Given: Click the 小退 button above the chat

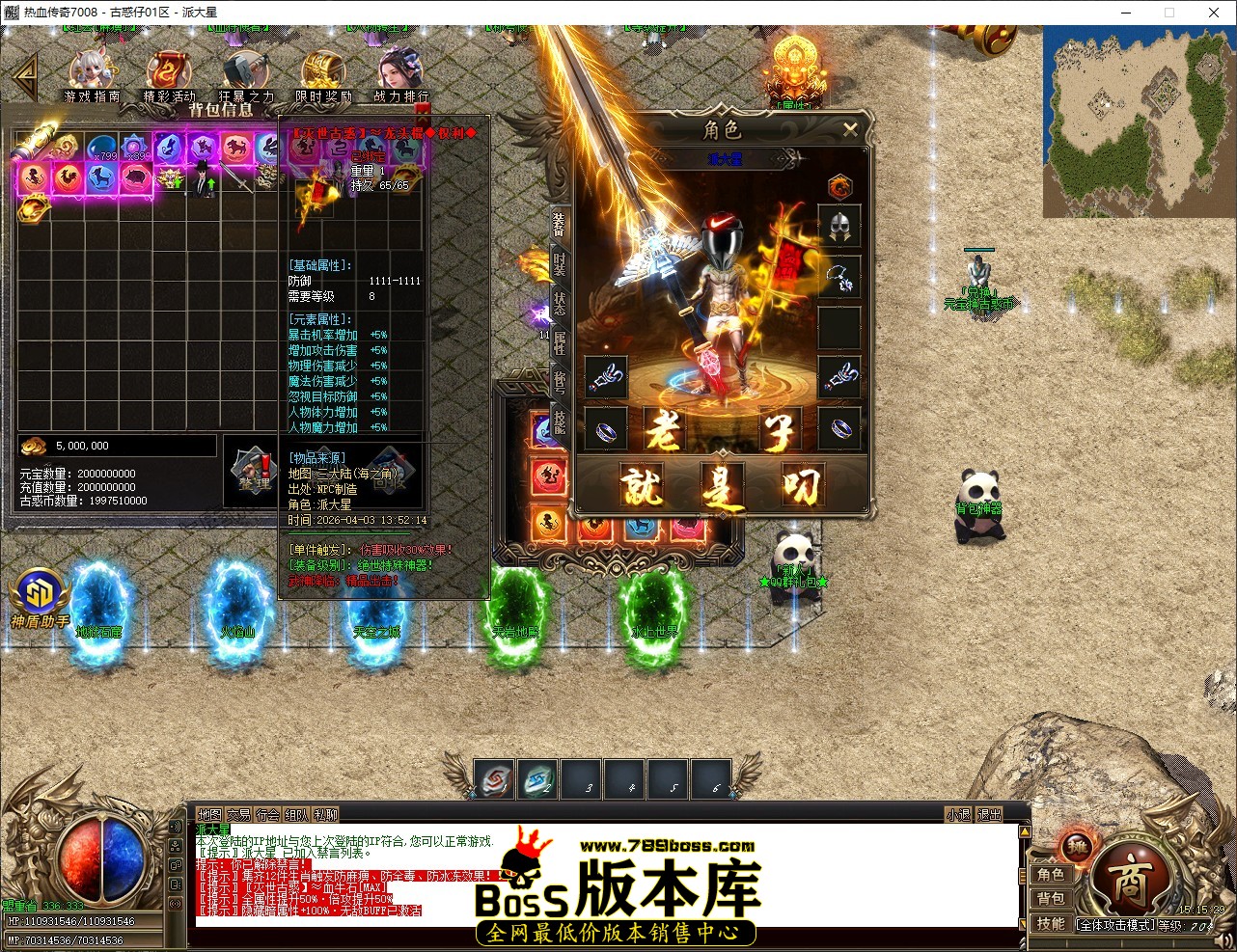Looking at the screenshot, I should tap(959, 814).
